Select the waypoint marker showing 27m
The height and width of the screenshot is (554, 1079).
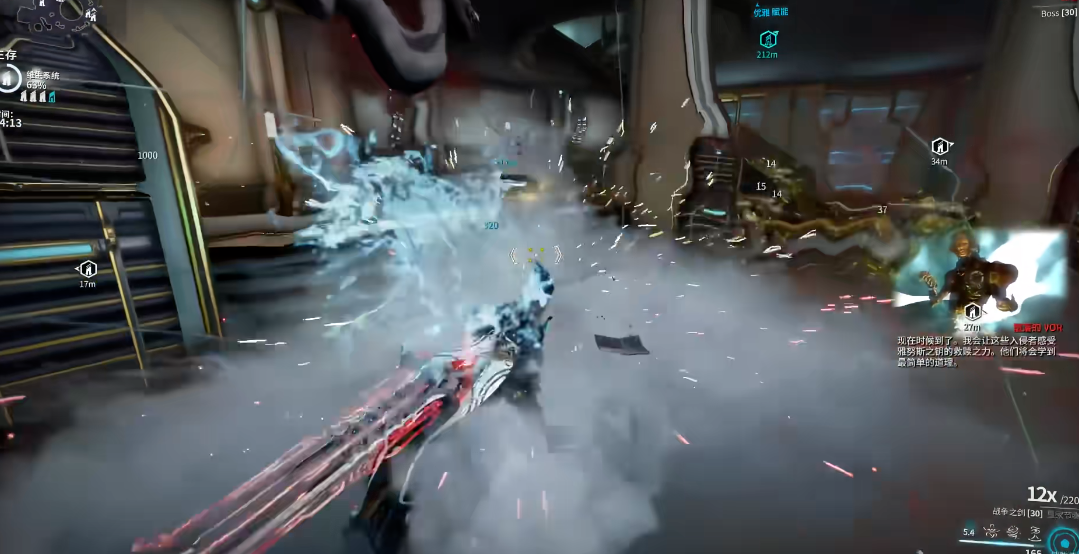point(971,313)
